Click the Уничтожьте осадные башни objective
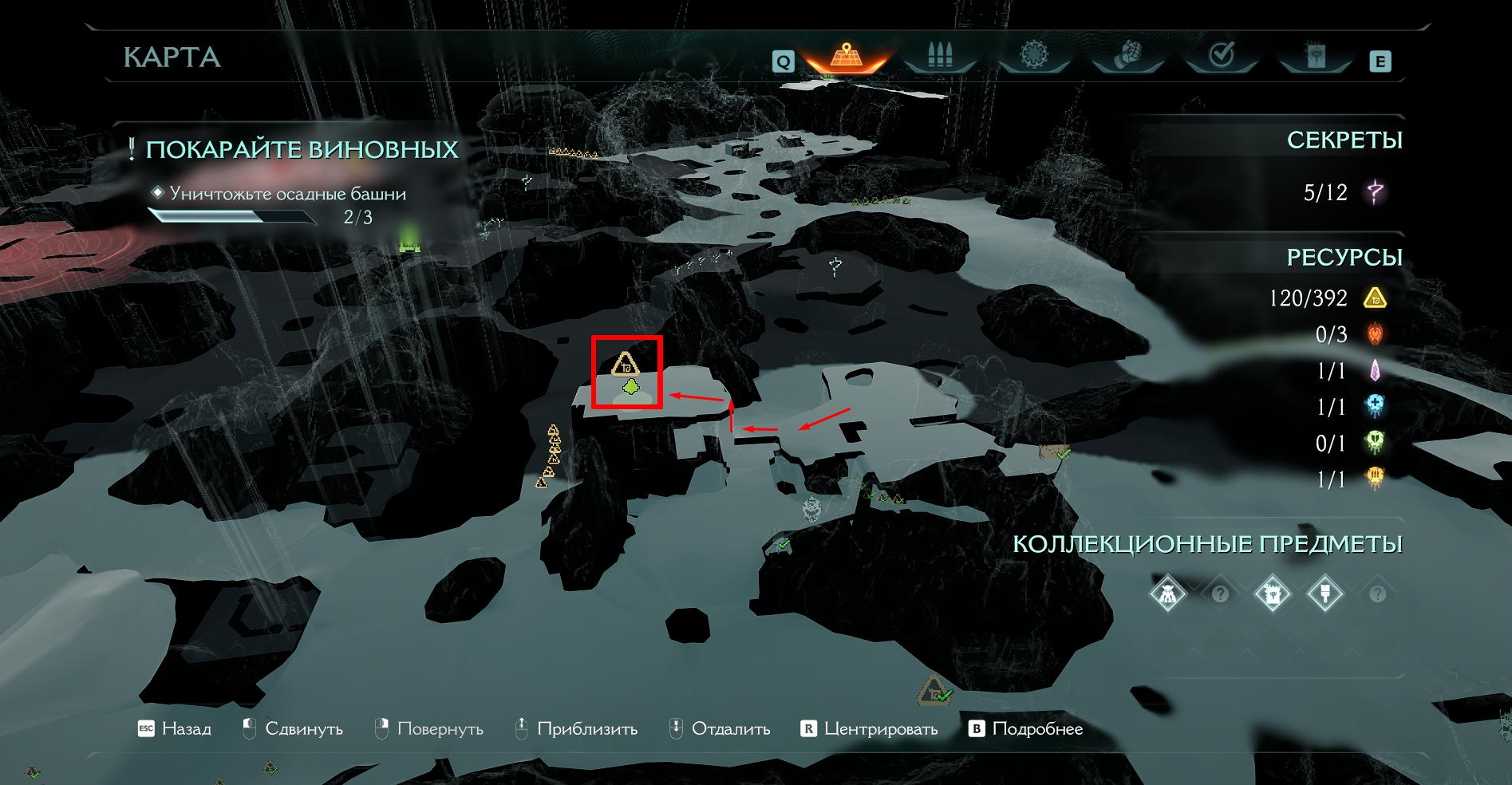The width and height of the screenshot is (1512, 785). (287, 194)
